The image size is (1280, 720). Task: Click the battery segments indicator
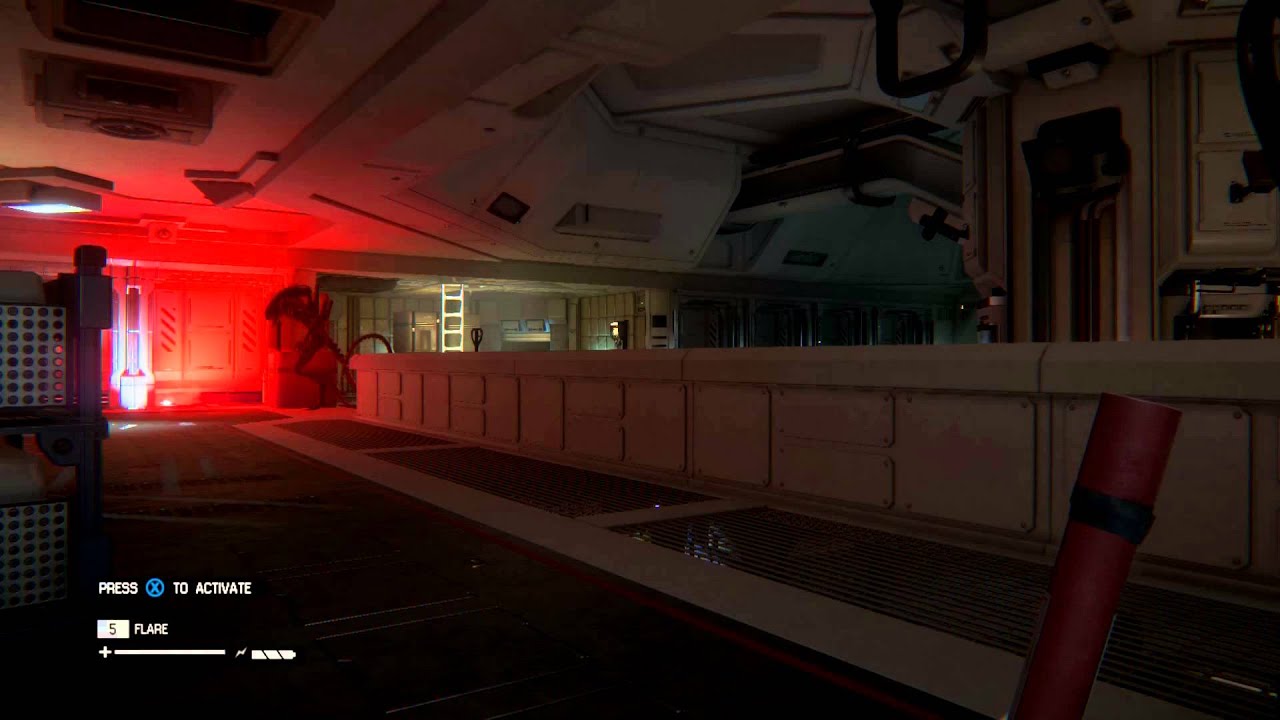coord(273,652)
